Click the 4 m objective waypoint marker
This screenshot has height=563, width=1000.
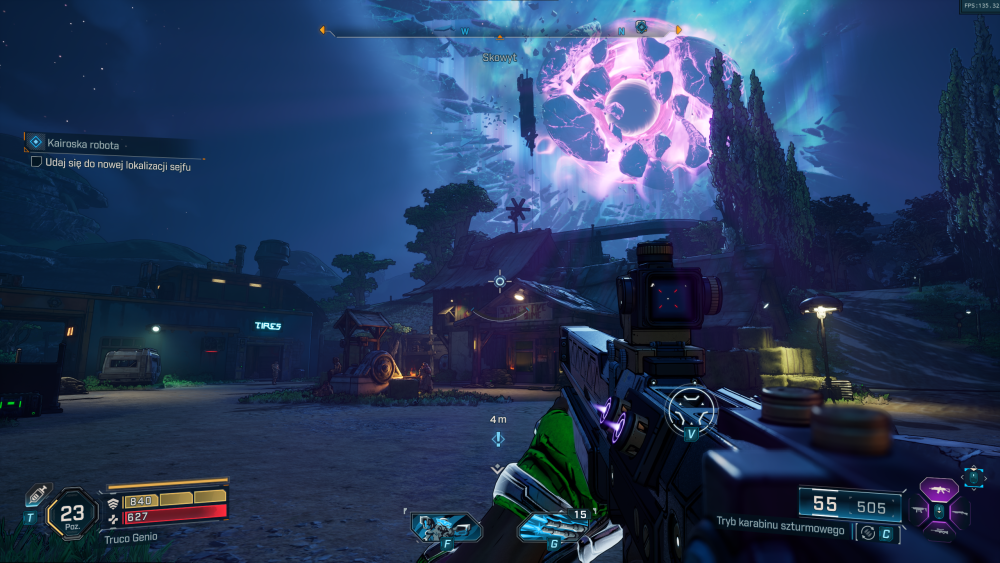coord(498,439)
